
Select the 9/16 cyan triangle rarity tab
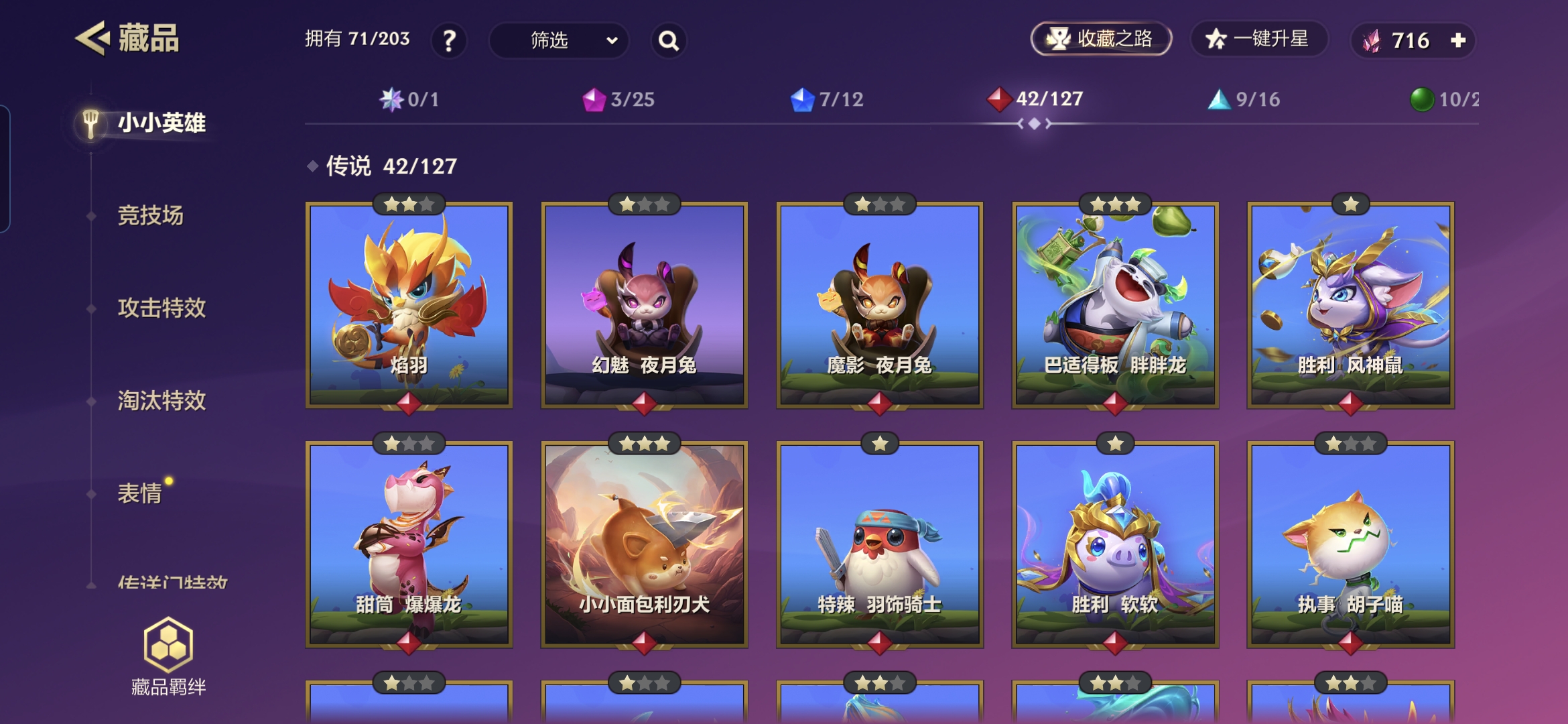(x=1244, y=100)
